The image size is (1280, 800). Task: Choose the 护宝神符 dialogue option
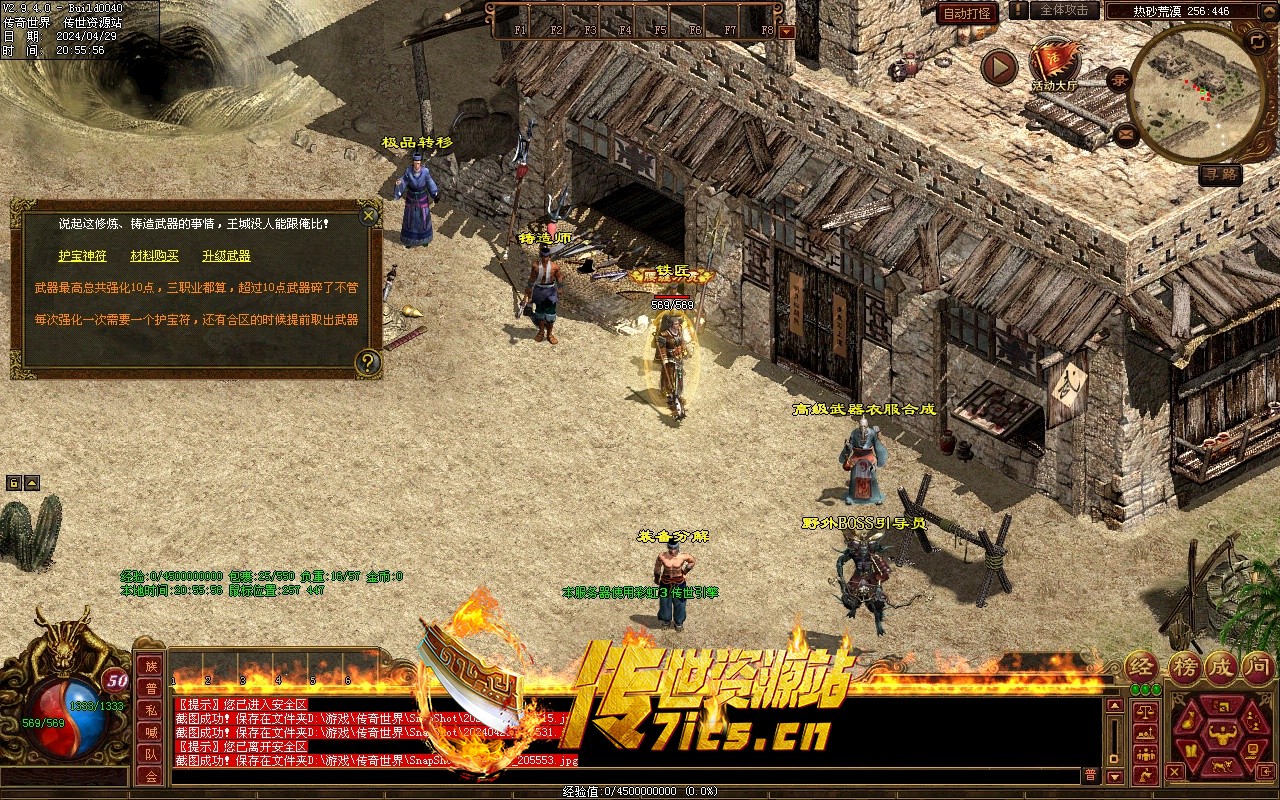coord(82,256)
